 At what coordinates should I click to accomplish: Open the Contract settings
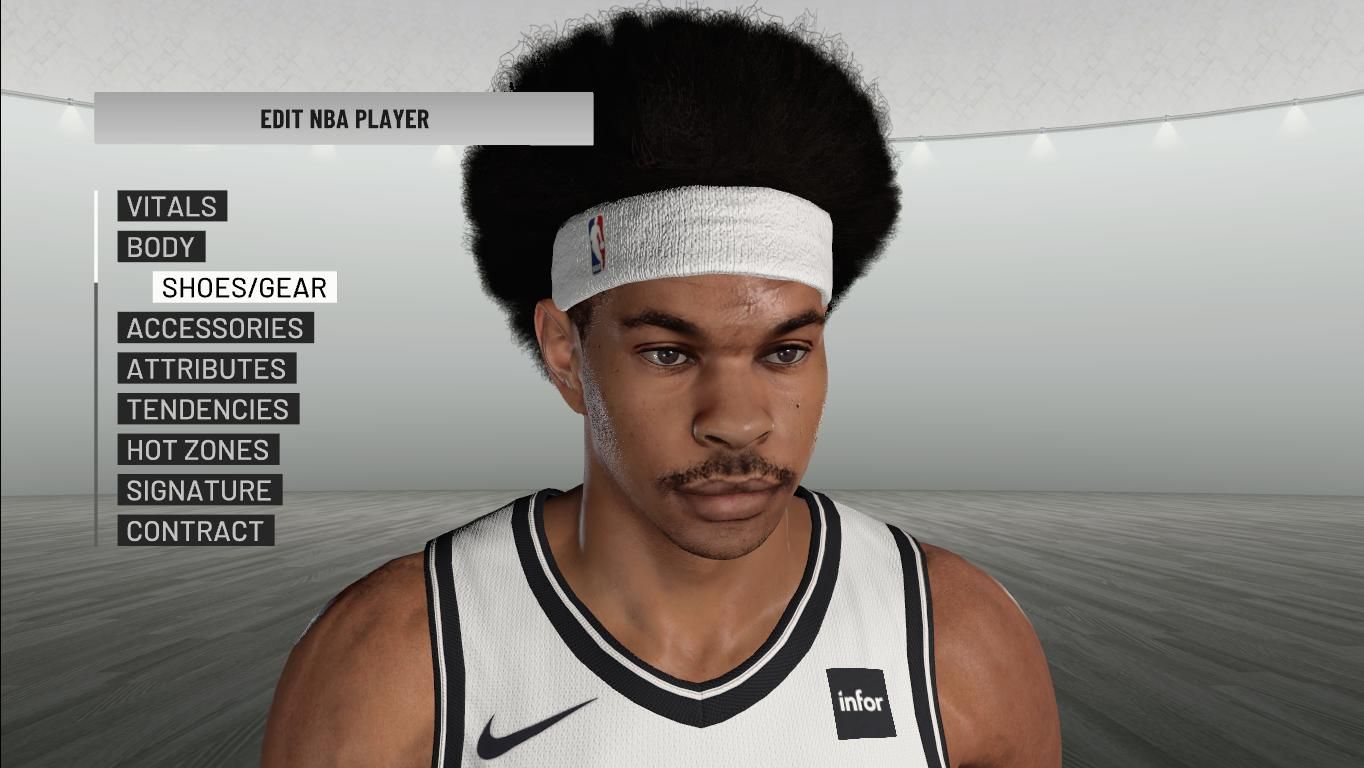195,531
